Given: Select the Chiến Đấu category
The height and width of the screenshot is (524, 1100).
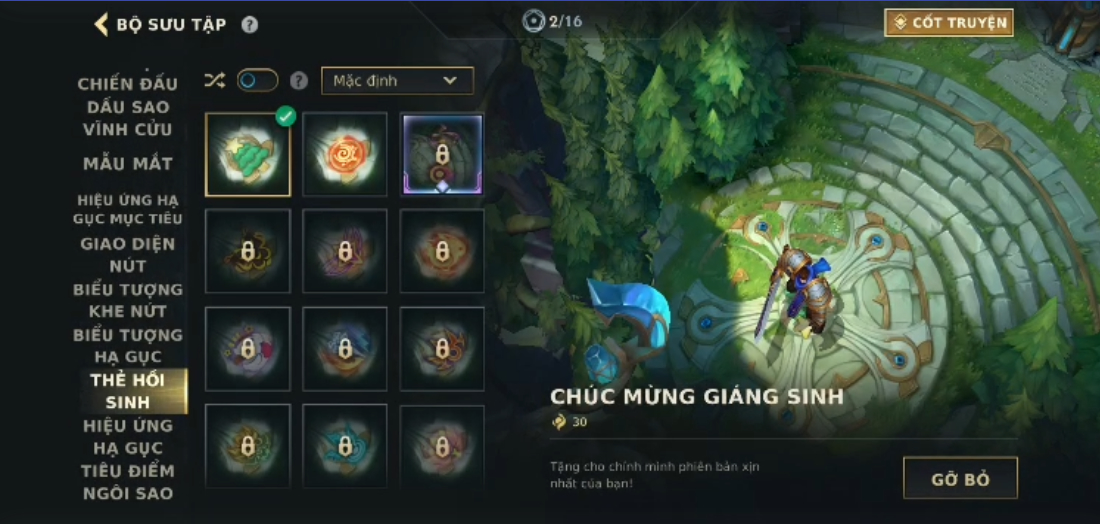Looking at the screenshot, I should [x=128, y=83].
